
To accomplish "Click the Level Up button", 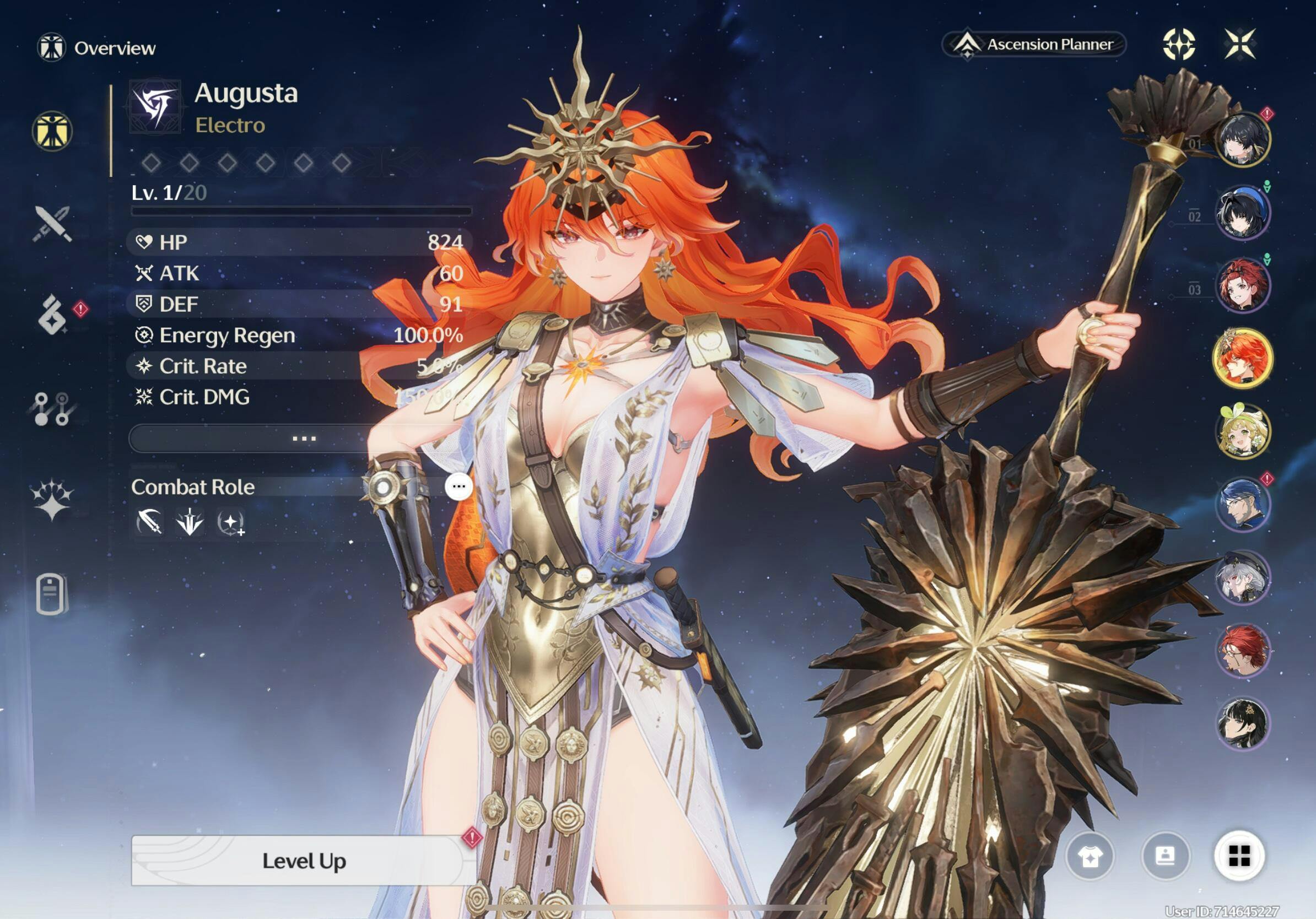I will pos(304,861).
